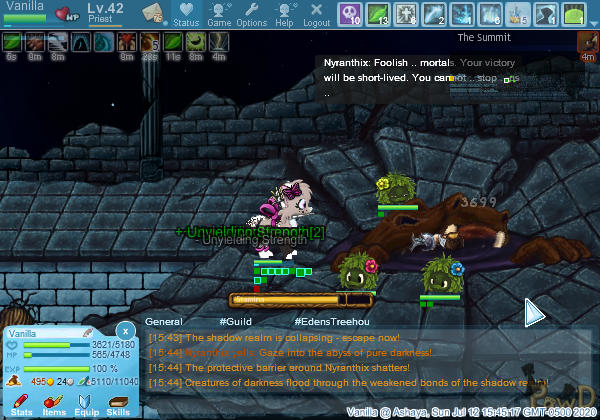Click the Logout button
This screenshot has width=600, height=420.
[x=316, y=14]
